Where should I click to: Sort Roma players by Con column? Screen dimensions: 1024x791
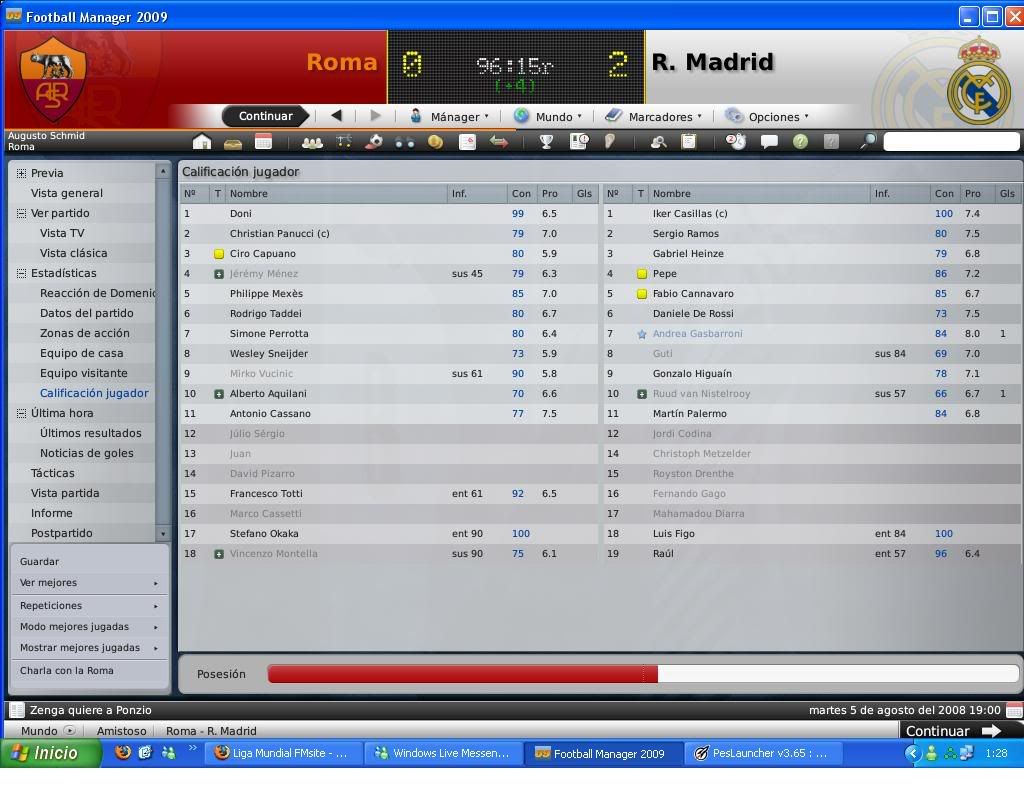tap(521, 193)
